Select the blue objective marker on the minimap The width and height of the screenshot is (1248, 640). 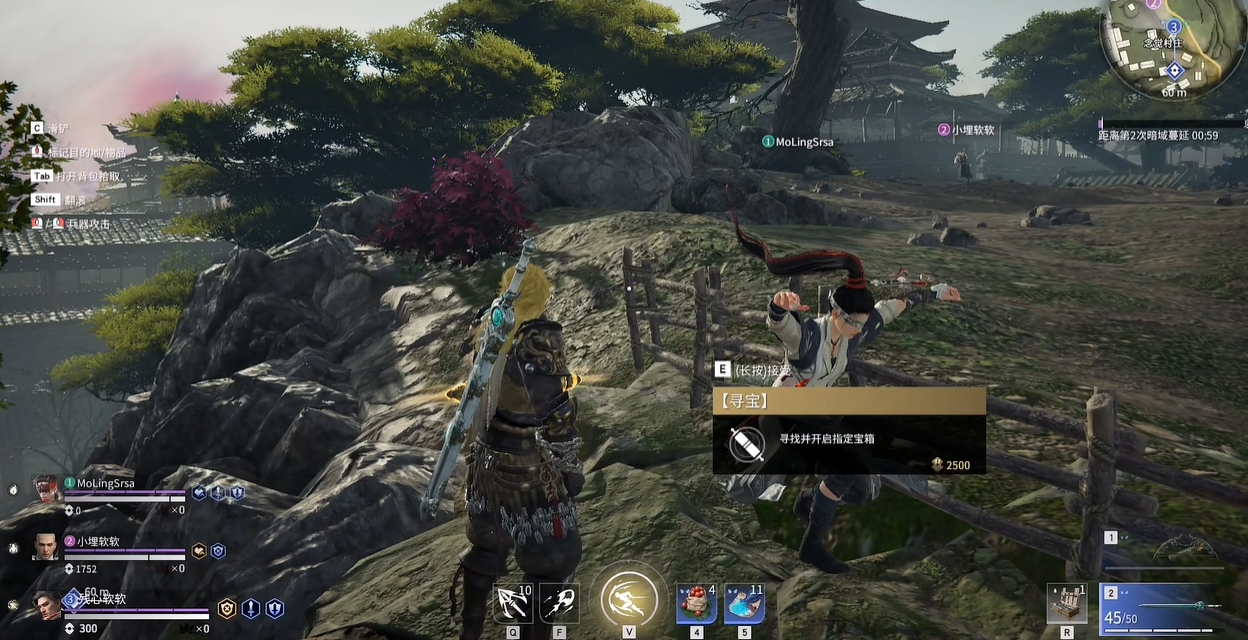(1174, 26)
